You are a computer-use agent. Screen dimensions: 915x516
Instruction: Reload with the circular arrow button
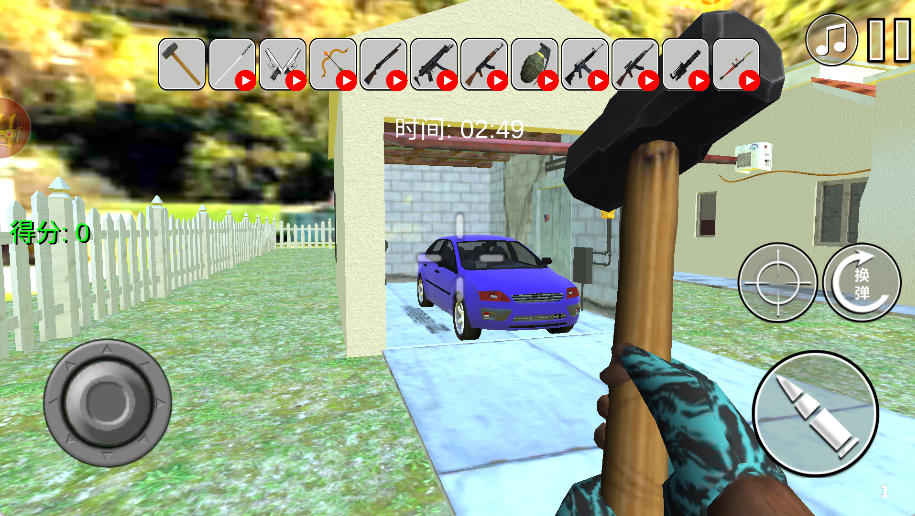tap(862, 283)
